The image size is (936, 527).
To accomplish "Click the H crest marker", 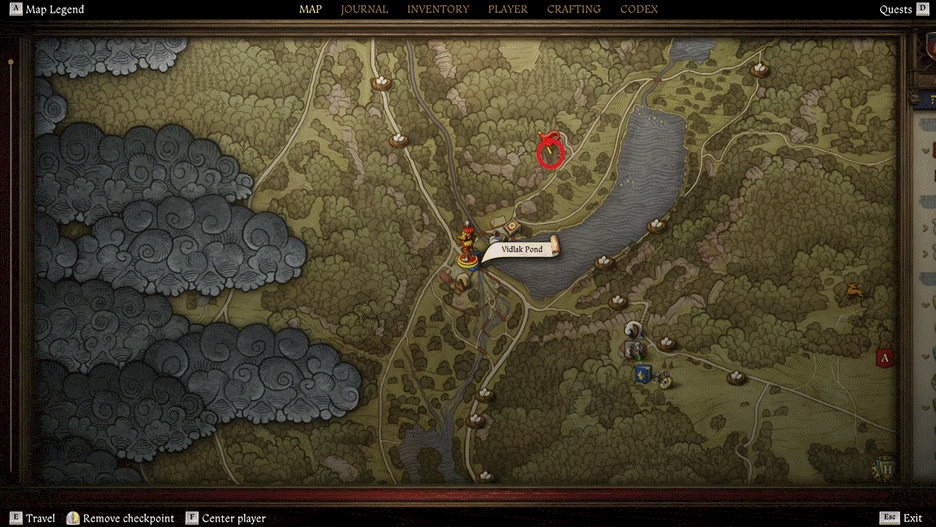I will click(x=883, y=466).
